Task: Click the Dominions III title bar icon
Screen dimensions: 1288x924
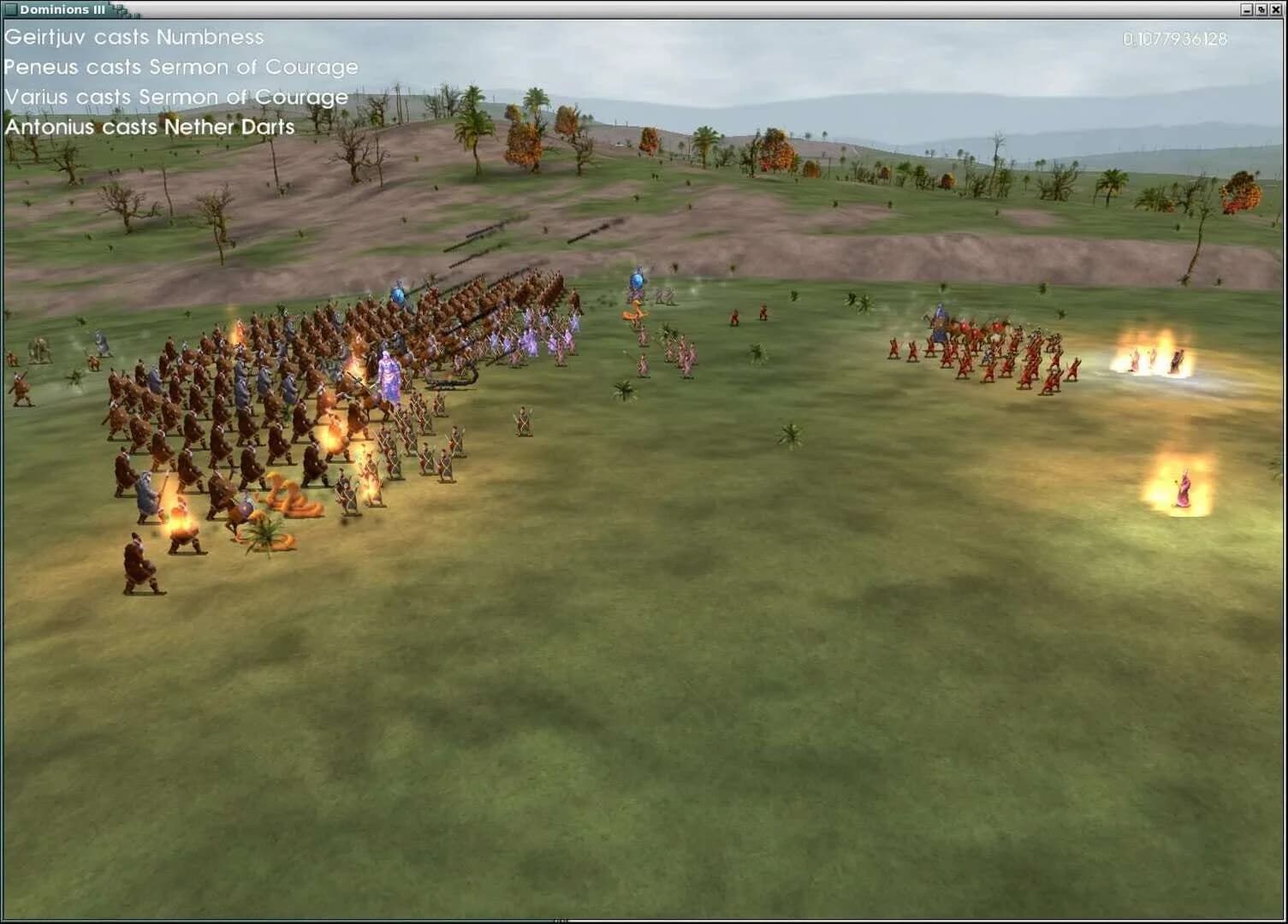Action: pos(10,9)
